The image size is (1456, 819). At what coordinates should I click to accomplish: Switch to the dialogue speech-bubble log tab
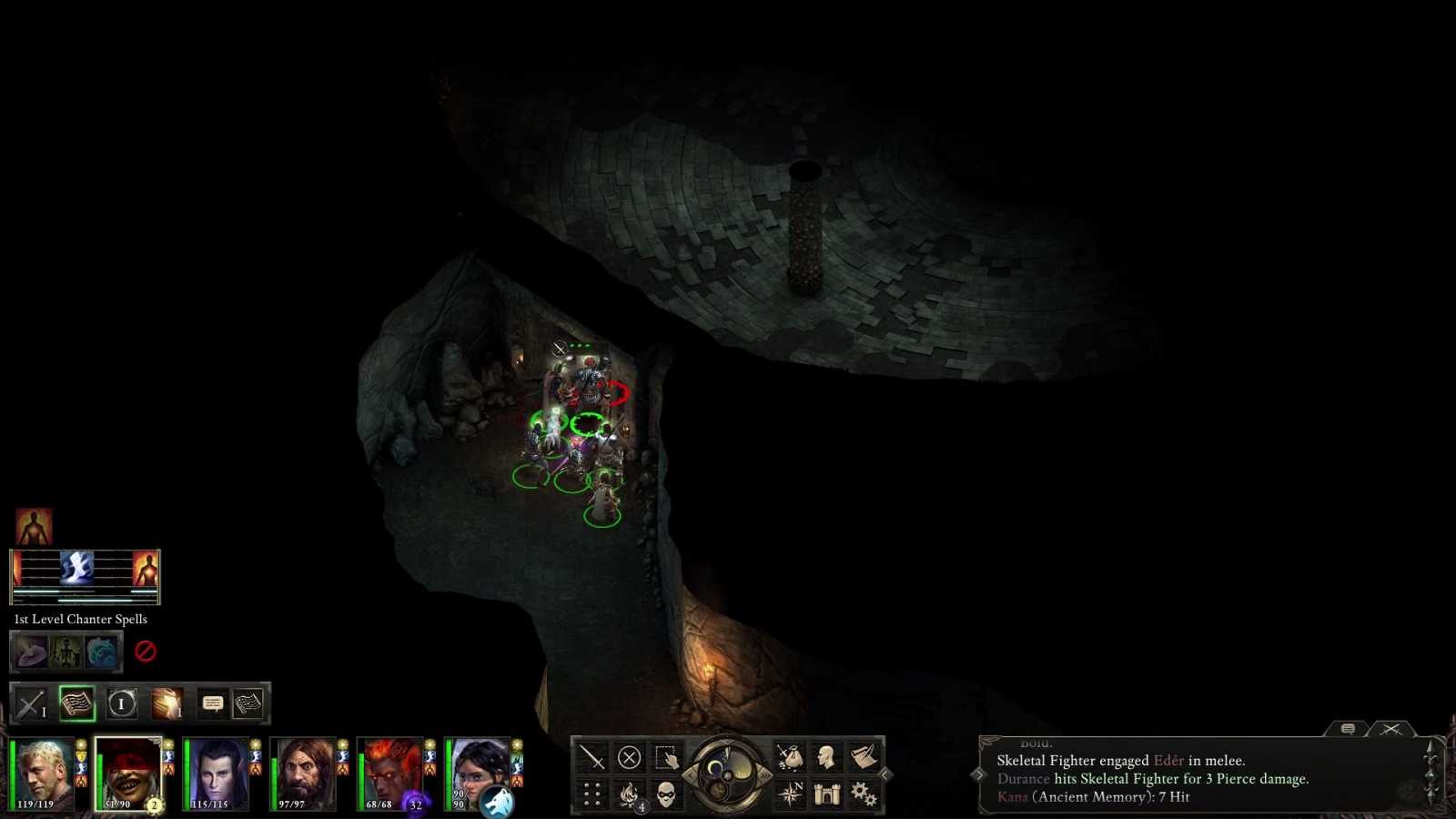(x=1347, y=728)
